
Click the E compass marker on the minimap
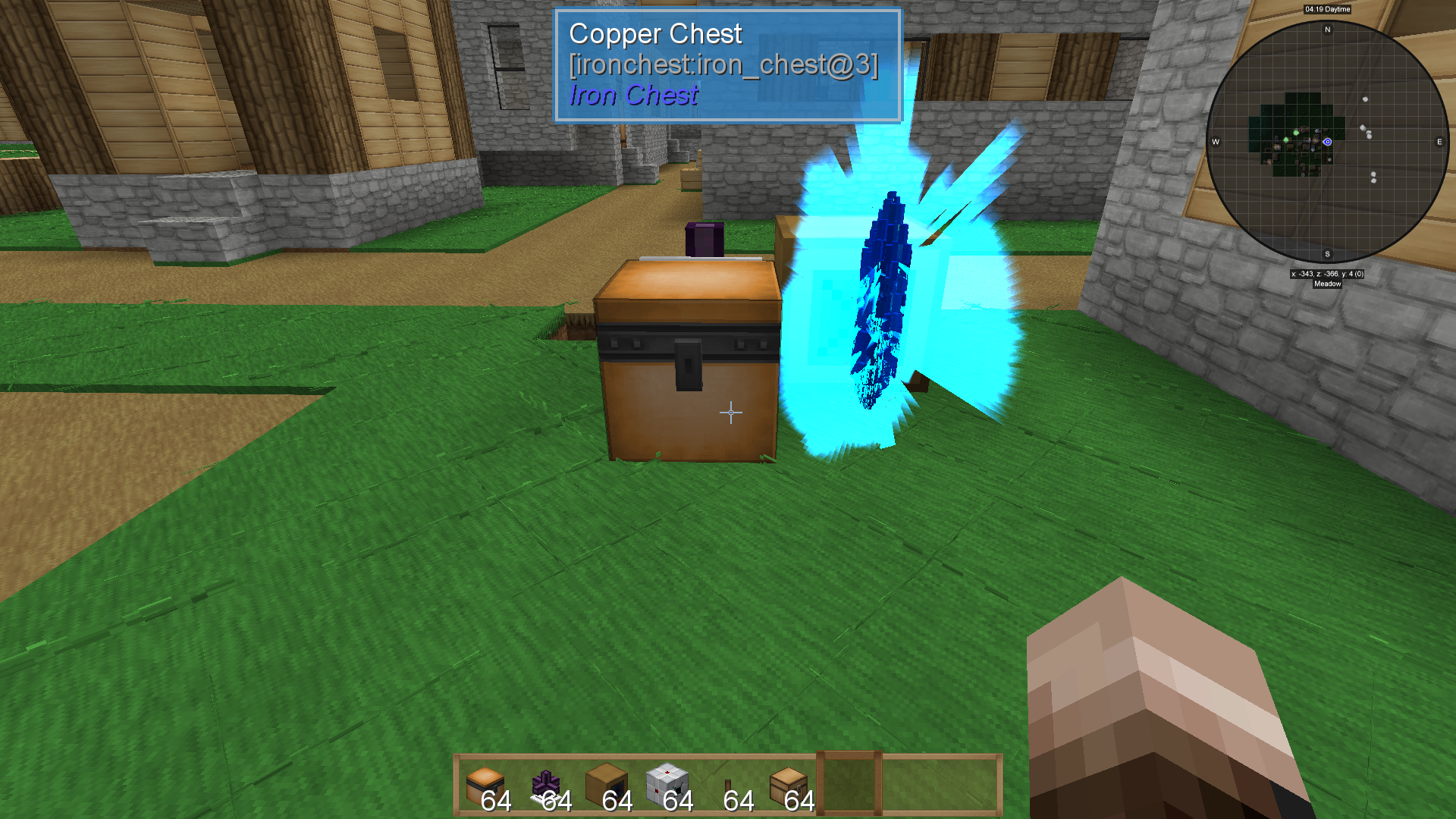1439,140
